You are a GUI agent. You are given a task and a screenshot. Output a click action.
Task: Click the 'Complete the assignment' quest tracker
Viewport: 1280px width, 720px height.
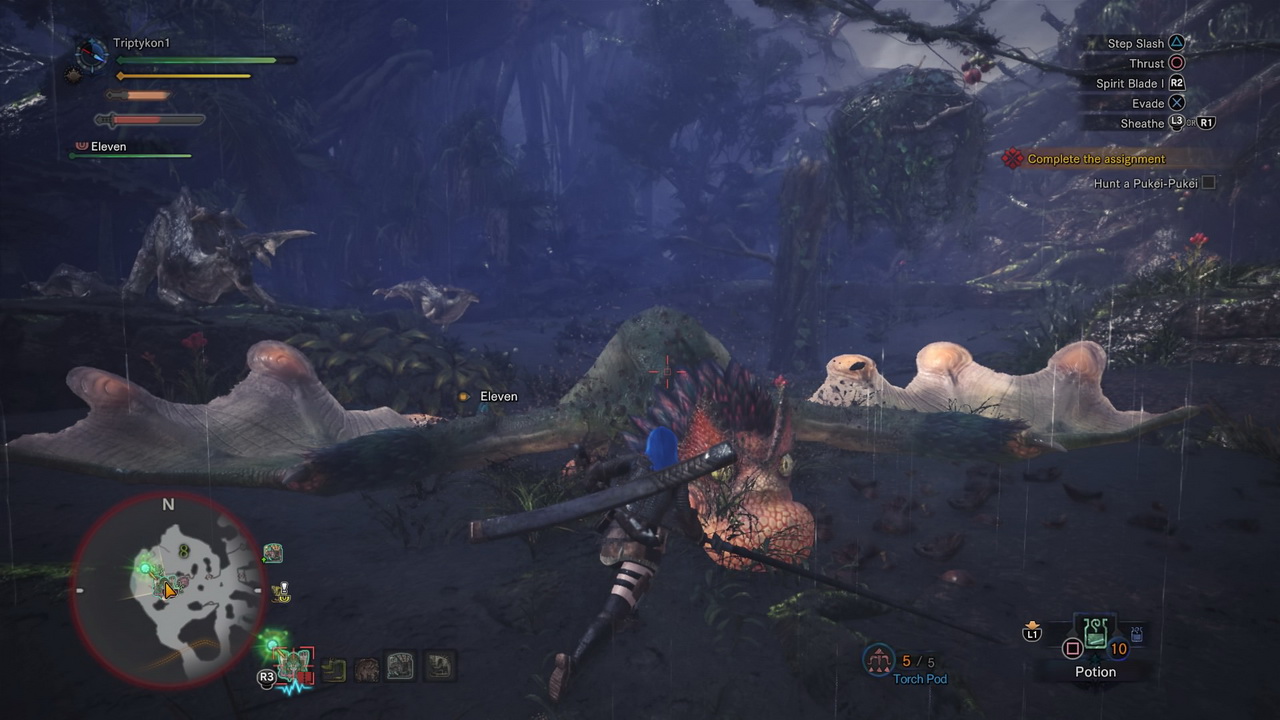point(1096,159)
